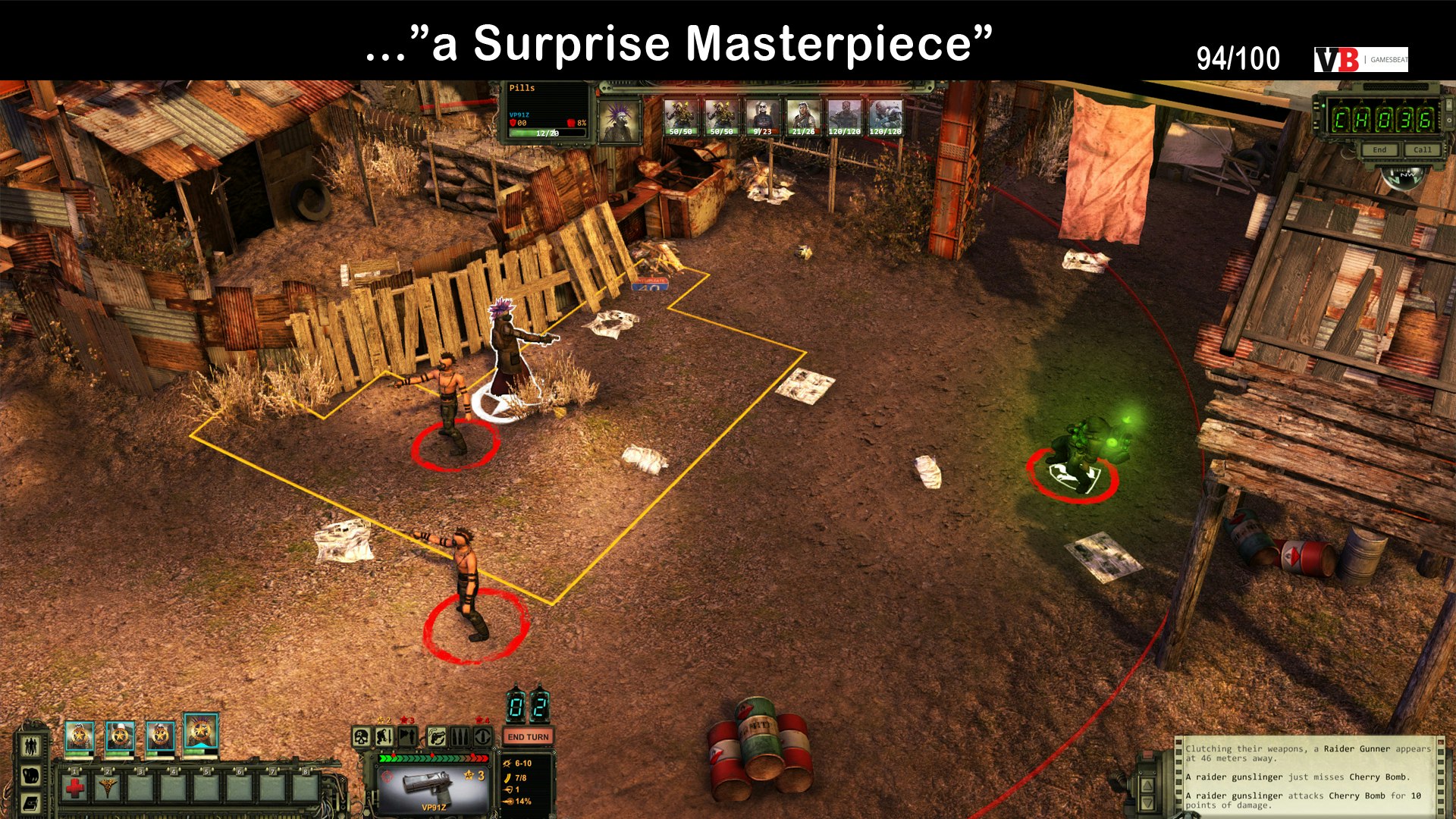Select the enemy portrait showing 9/23 health

pyautogui.click(x=762, y=115)
